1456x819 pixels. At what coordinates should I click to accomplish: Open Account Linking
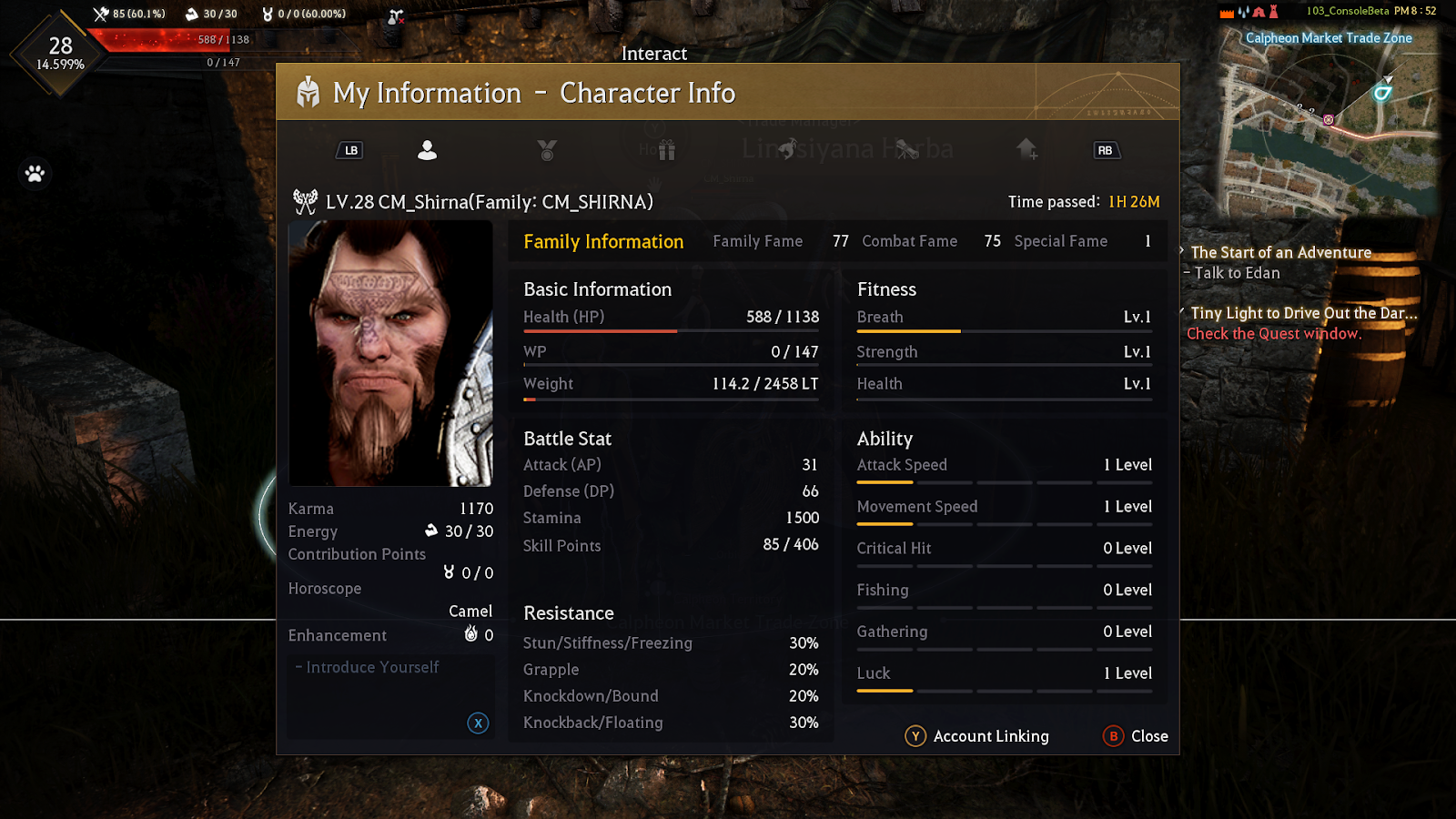tap(977, 736)
